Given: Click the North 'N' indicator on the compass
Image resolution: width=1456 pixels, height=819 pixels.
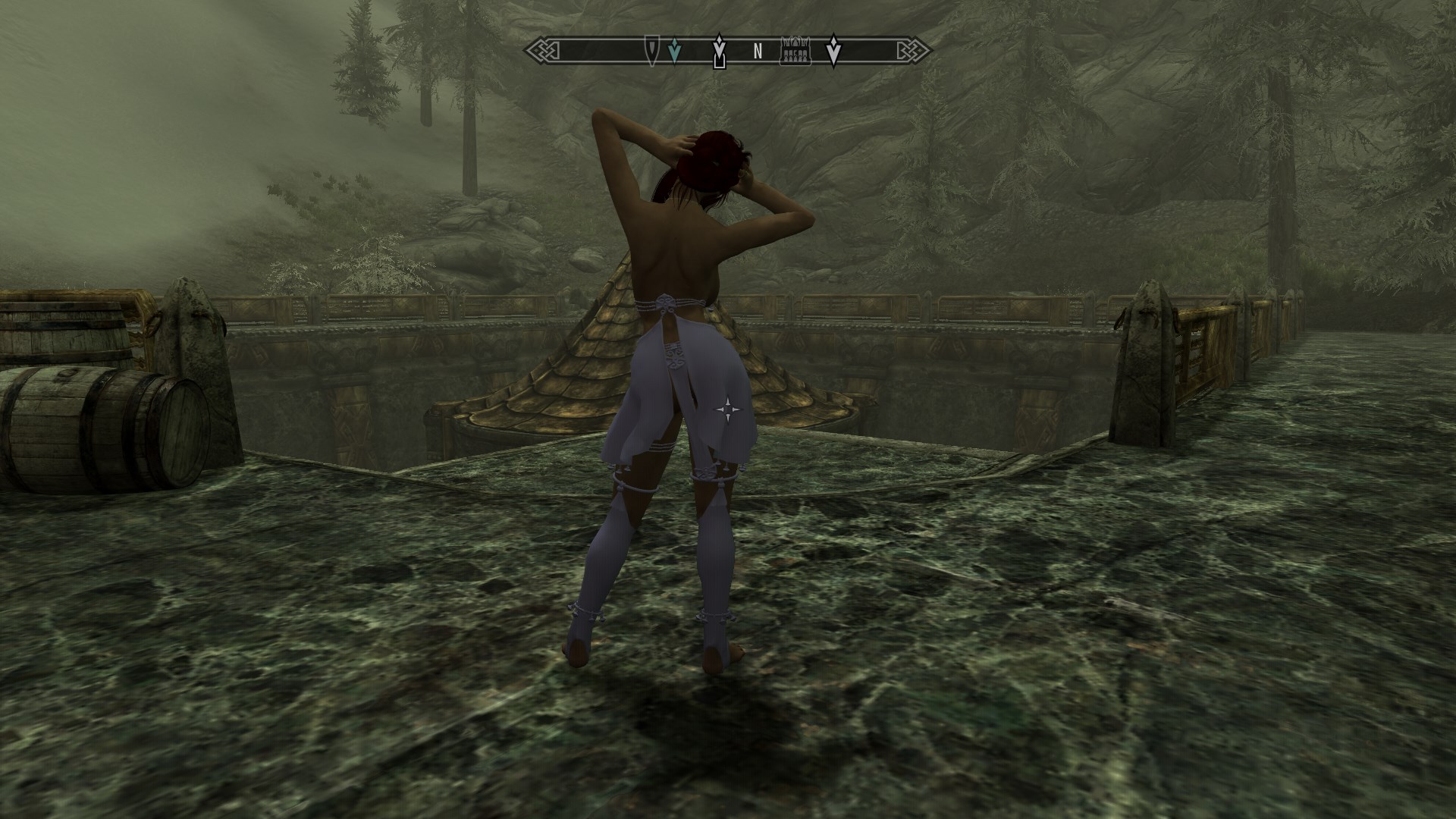Looking at the screenshot, I should click(x=757, y=52).
